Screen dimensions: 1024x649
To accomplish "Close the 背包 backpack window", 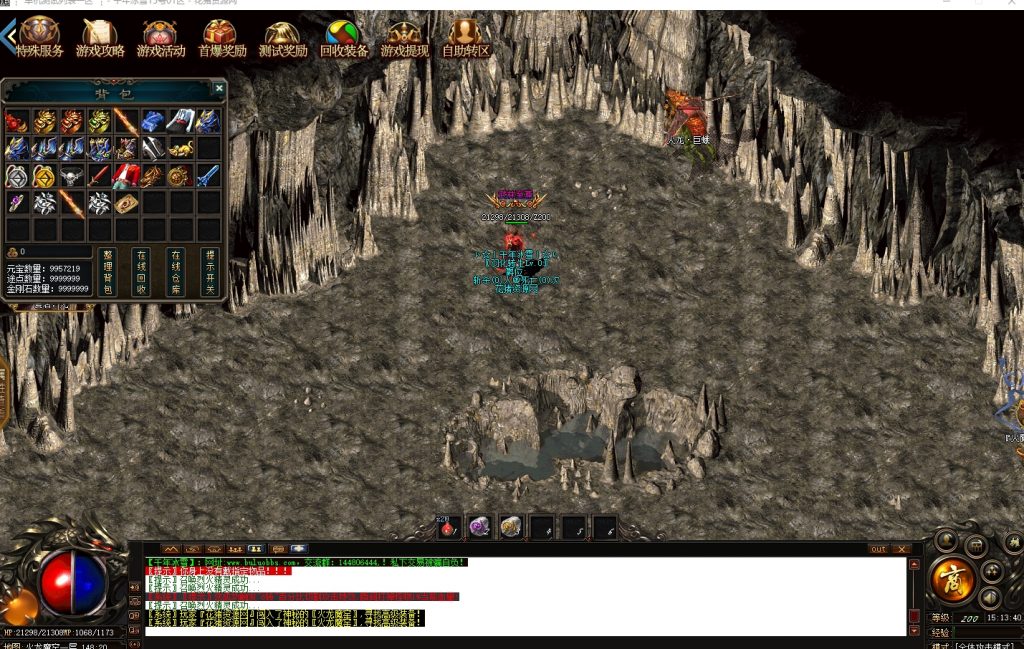I will coord(219,89).
